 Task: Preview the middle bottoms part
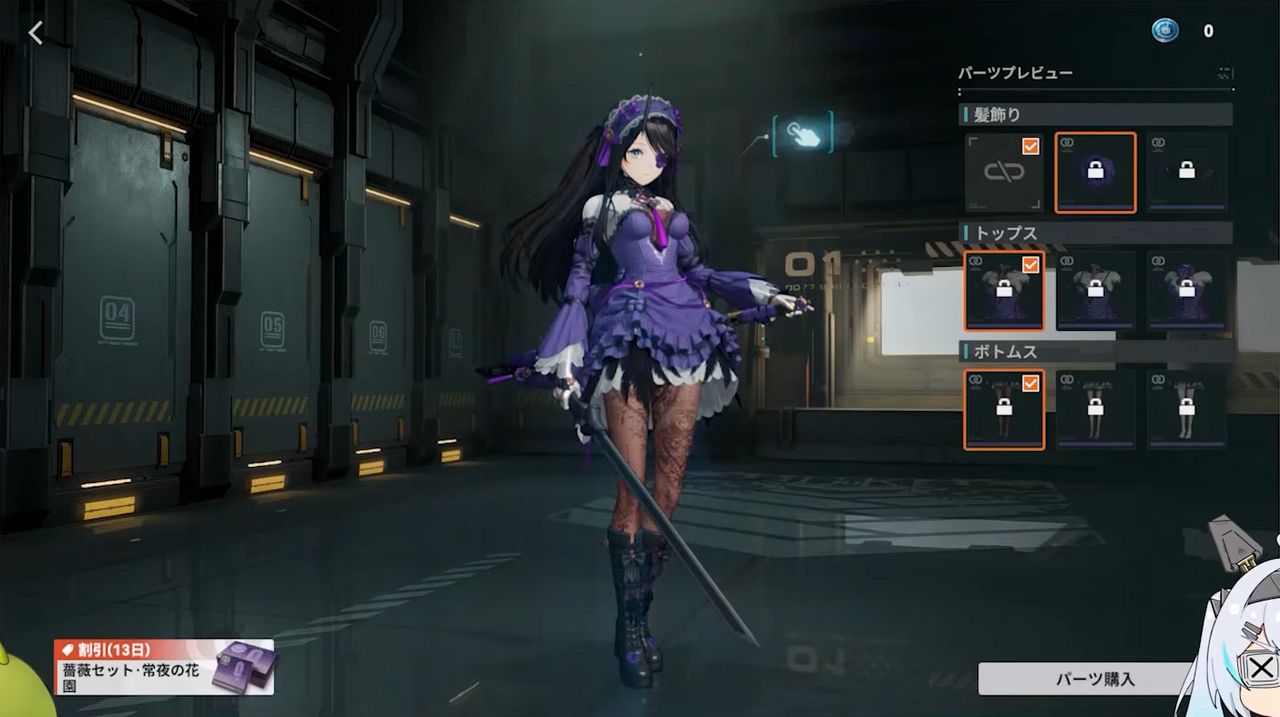[x=1095, y=409]
